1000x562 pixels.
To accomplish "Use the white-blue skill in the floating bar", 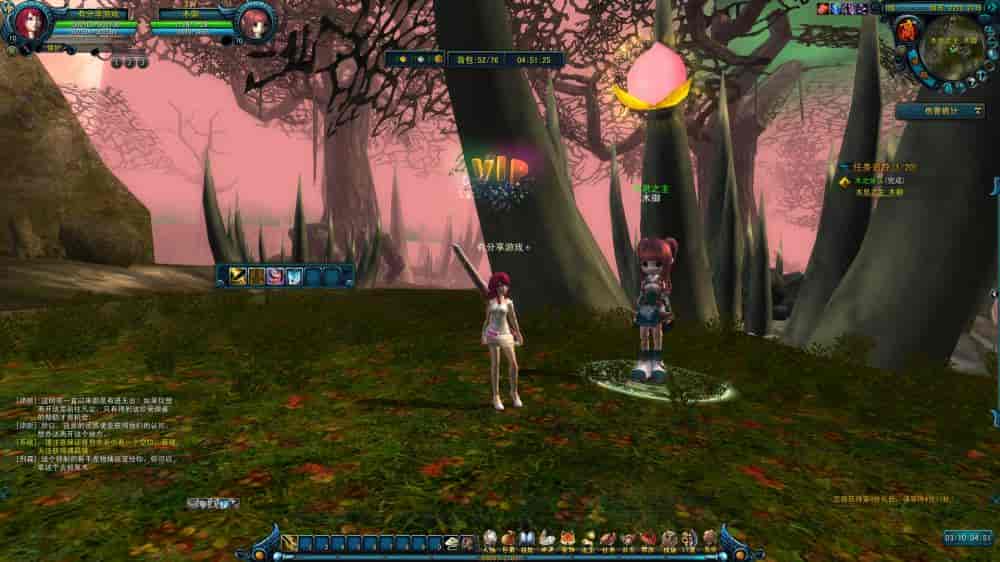I will coord(293,275).
